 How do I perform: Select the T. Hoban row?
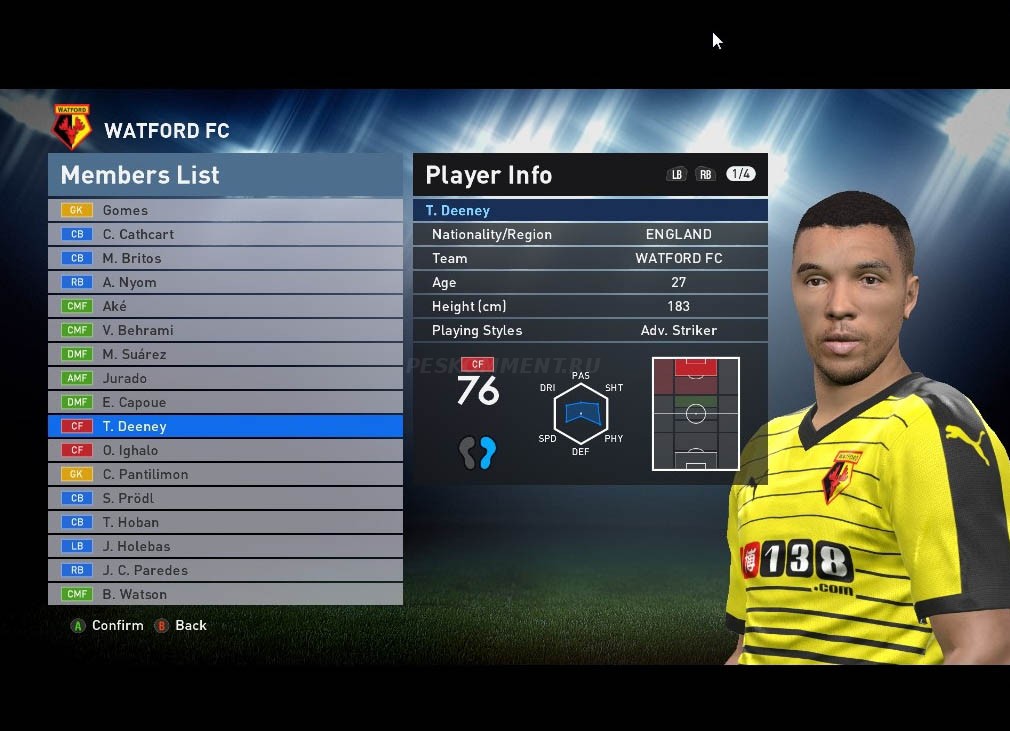click(225, 522)
